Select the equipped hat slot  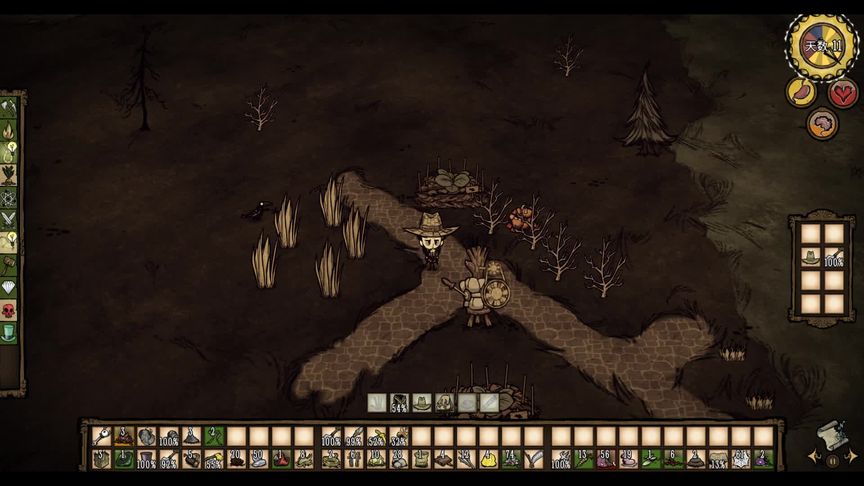pyautogui.click(x=422, y=403)
